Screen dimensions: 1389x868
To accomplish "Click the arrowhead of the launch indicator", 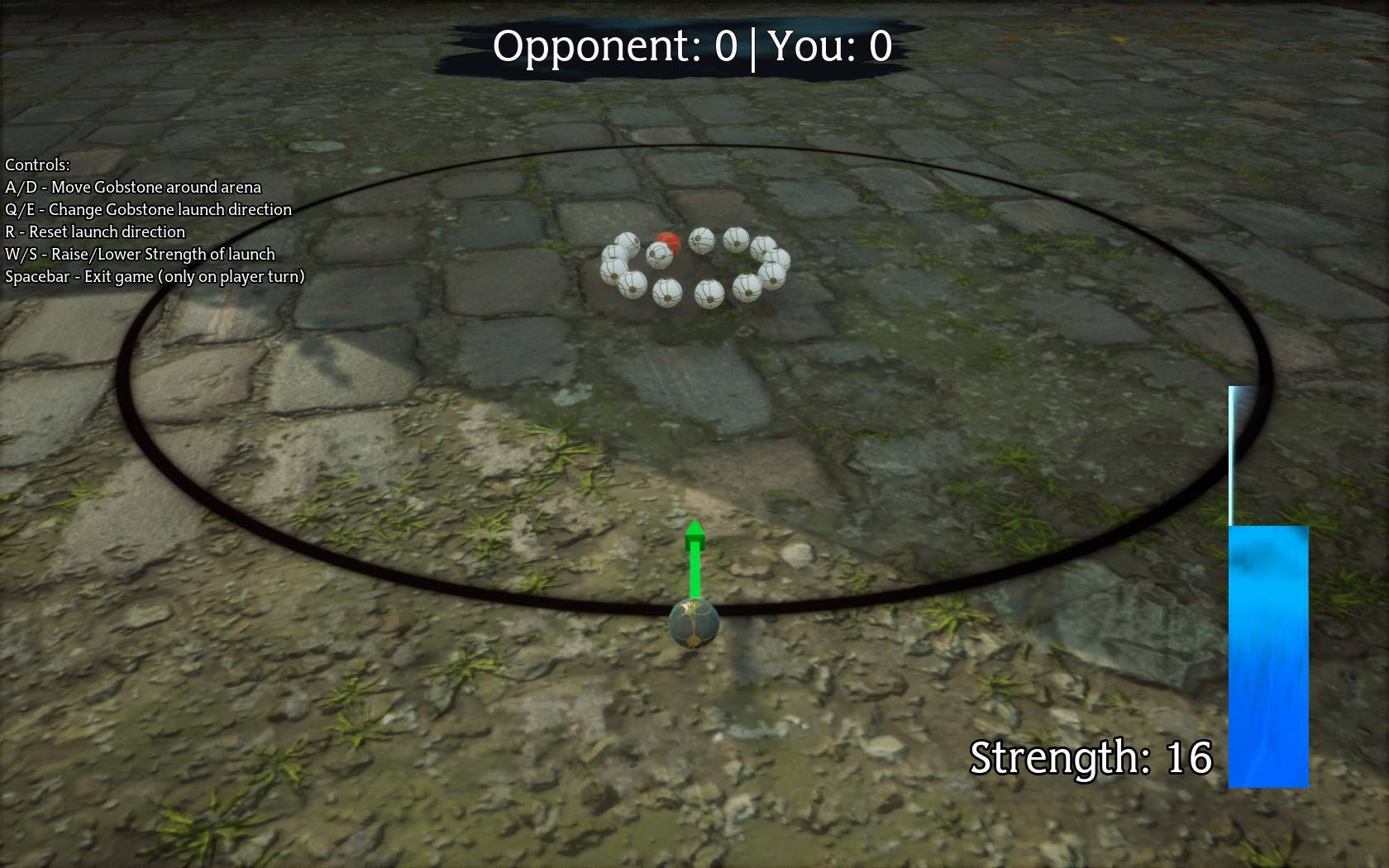I will 694,536.
